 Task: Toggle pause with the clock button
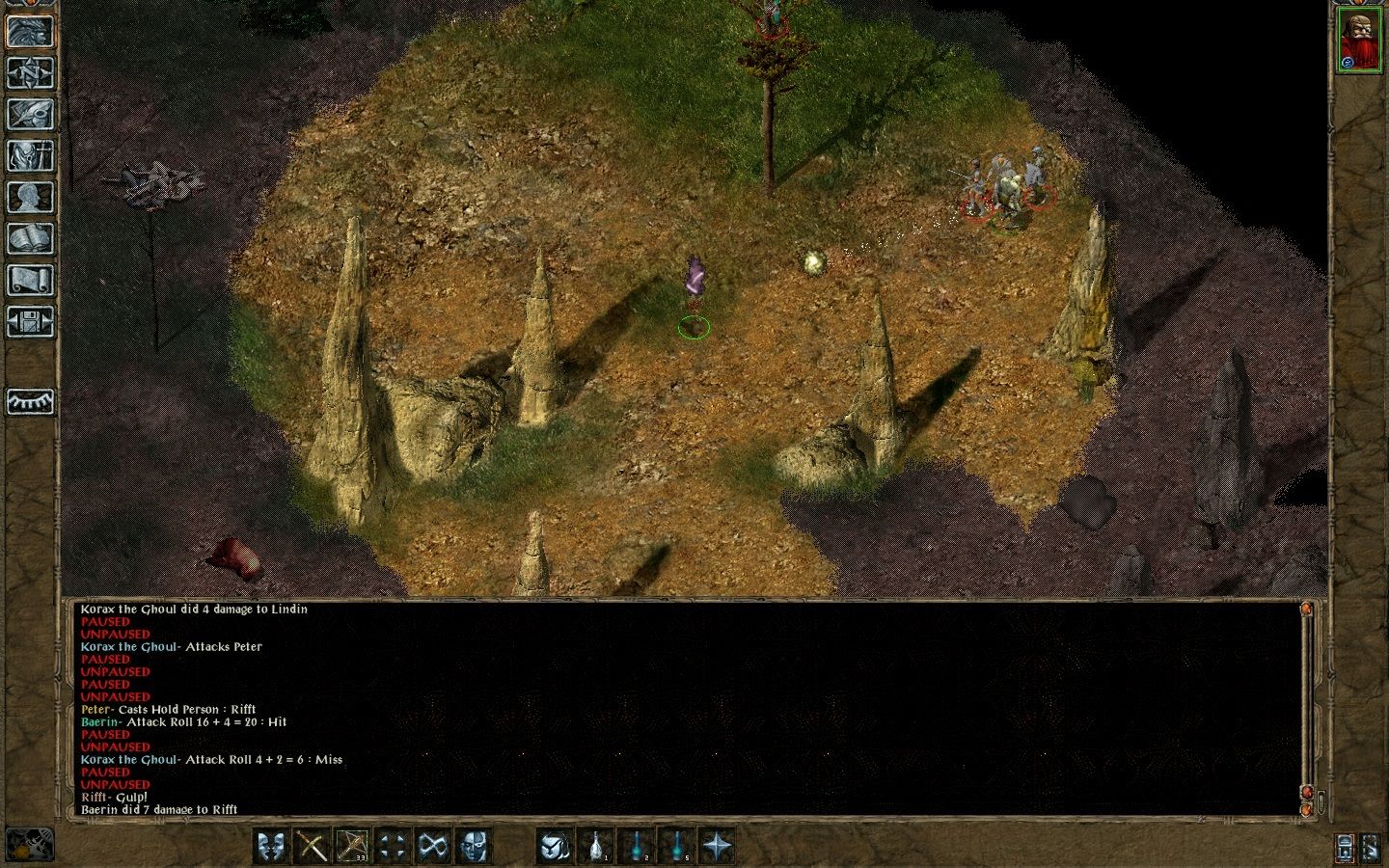pos(29,845)
